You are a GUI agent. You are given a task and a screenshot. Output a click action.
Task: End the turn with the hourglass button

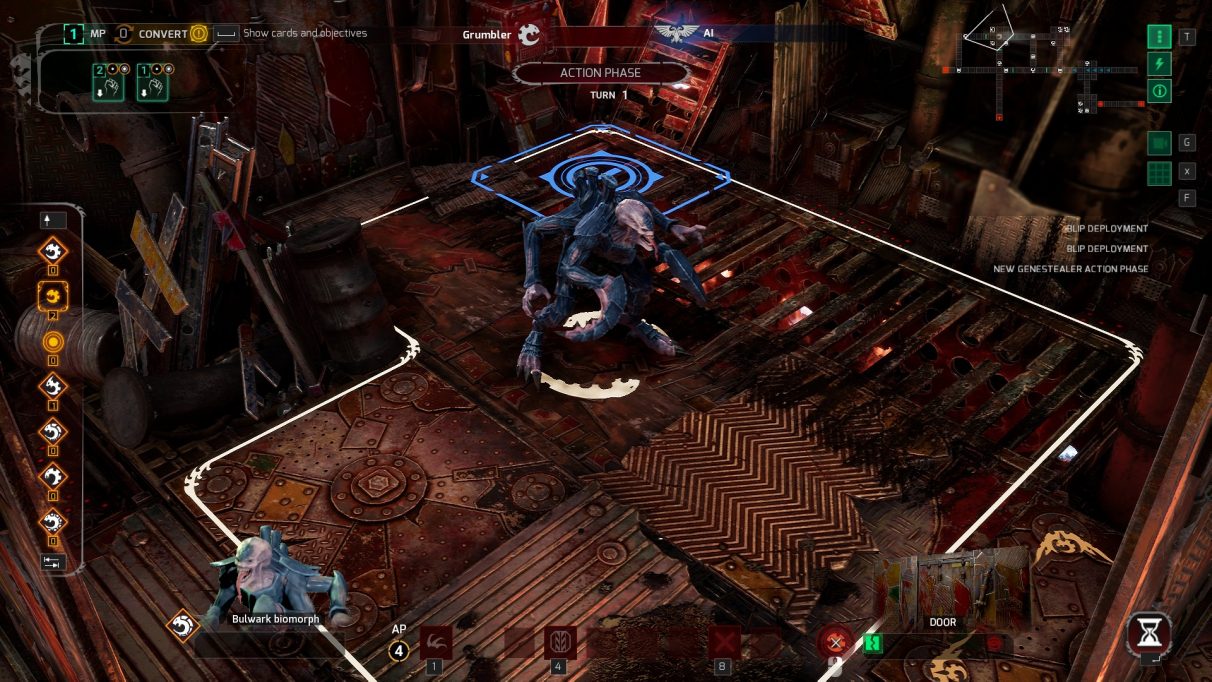click(1149, 633)
